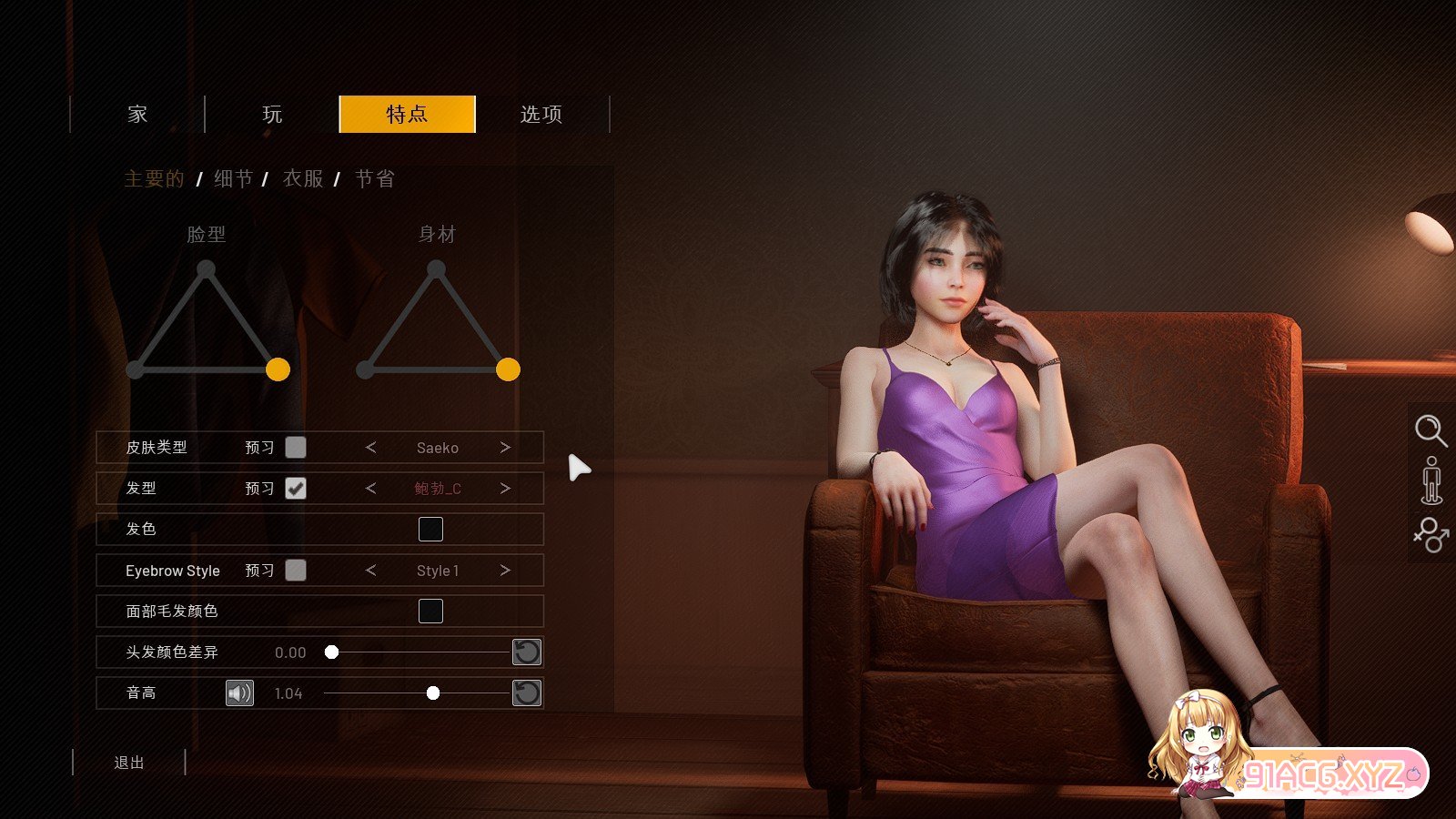Click the gender symbols icon
The width and height of the screenshot is (1456, 819).
[x=1431, y=535]
